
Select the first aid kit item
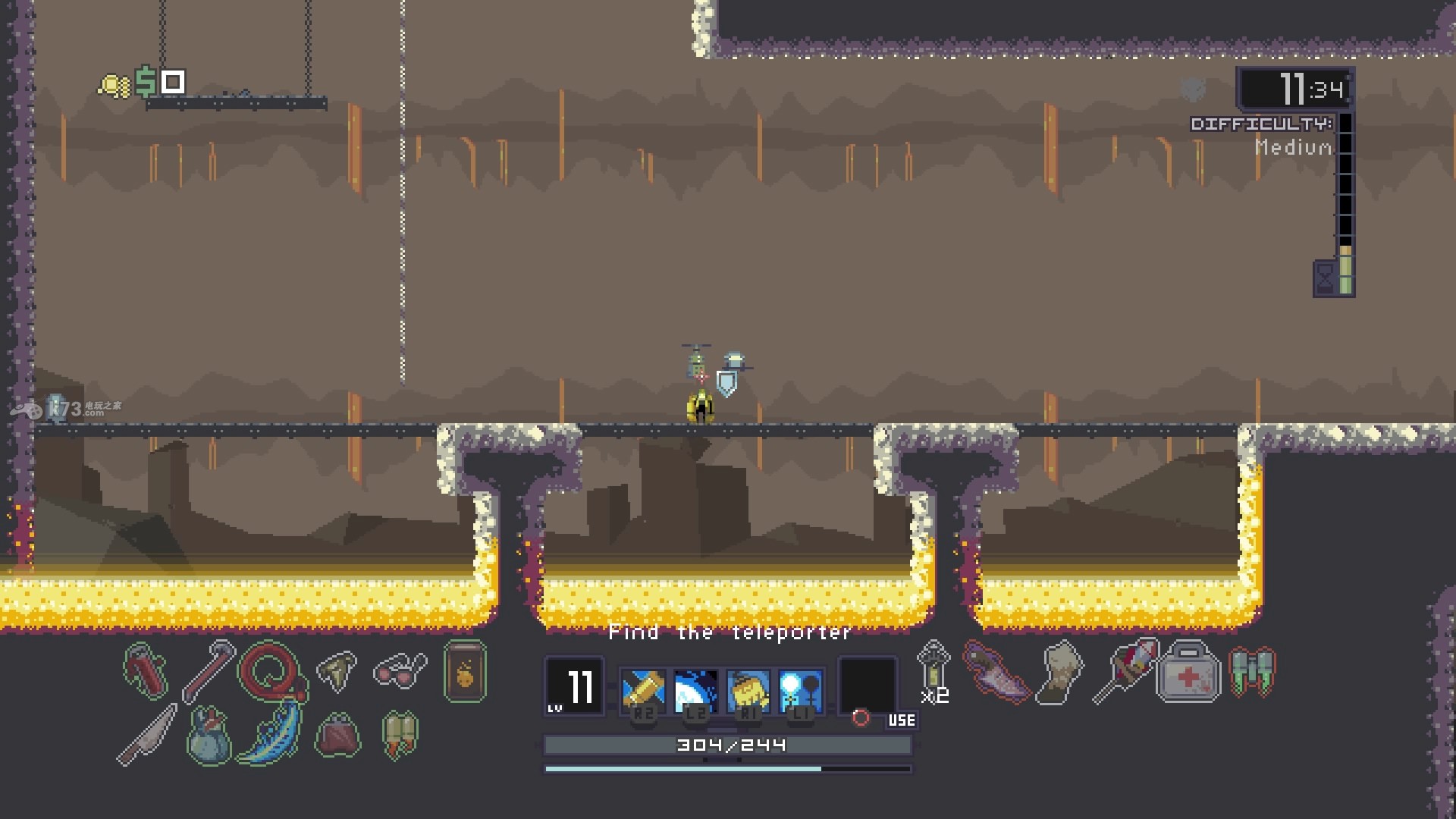pyautogui.click(x=1188, y=672)
